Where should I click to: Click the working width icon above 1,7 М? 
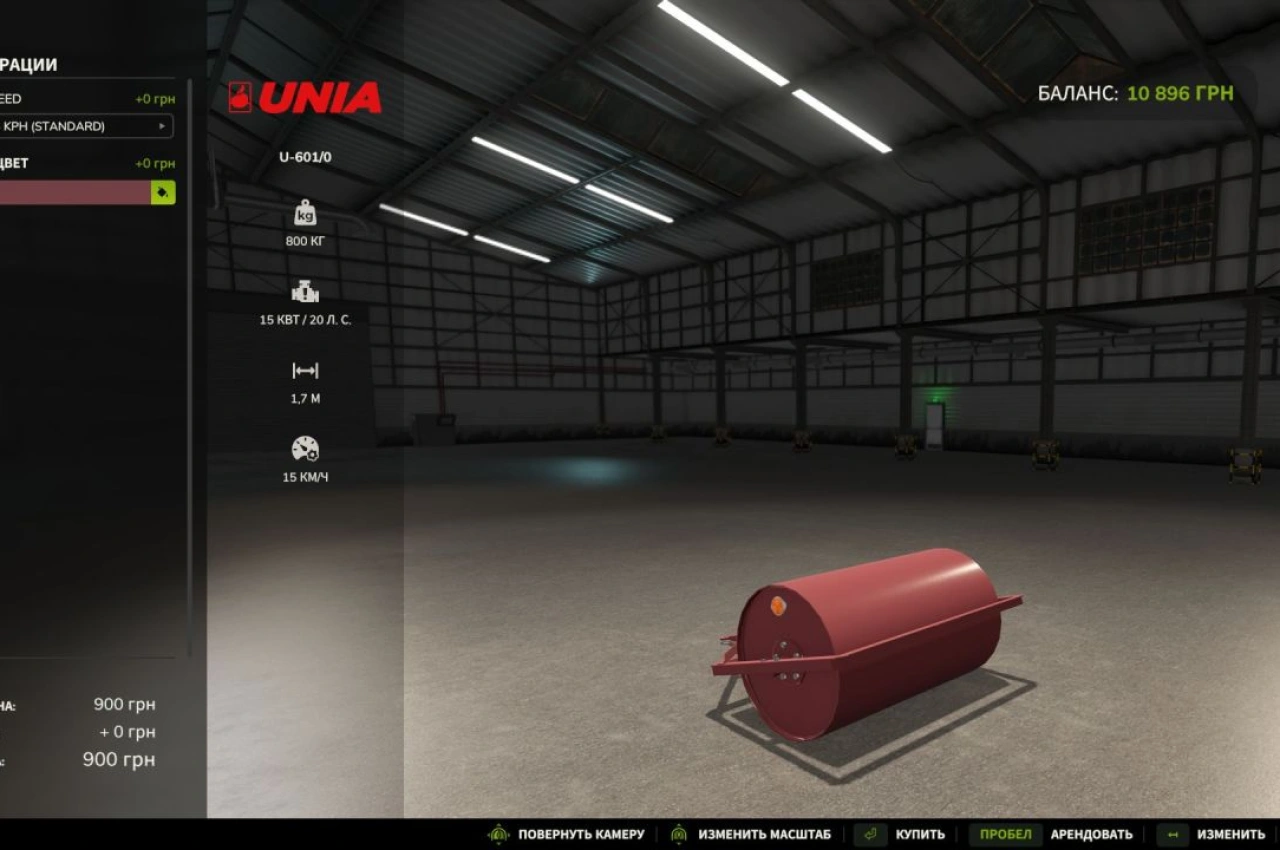[304, 370]
